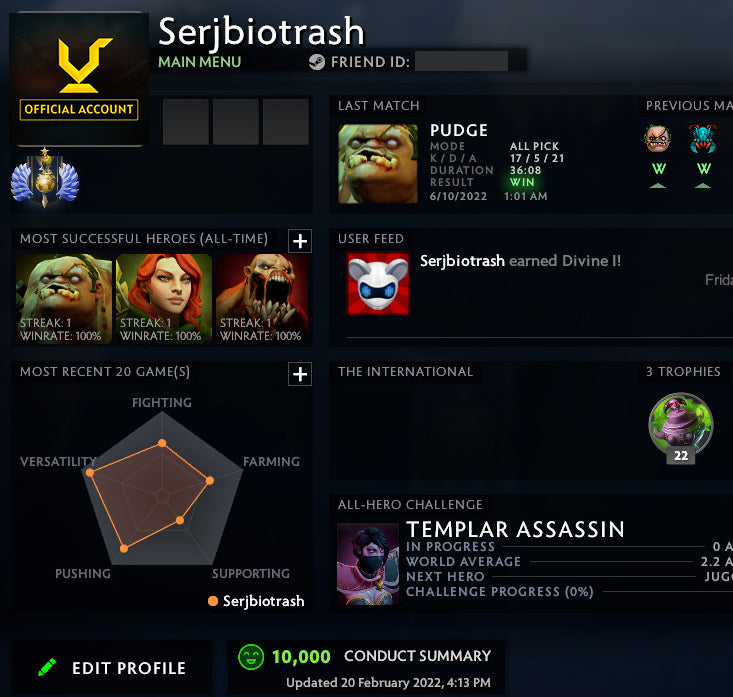Open the Templar Assassin challenge portrait

tap(367, 563)
